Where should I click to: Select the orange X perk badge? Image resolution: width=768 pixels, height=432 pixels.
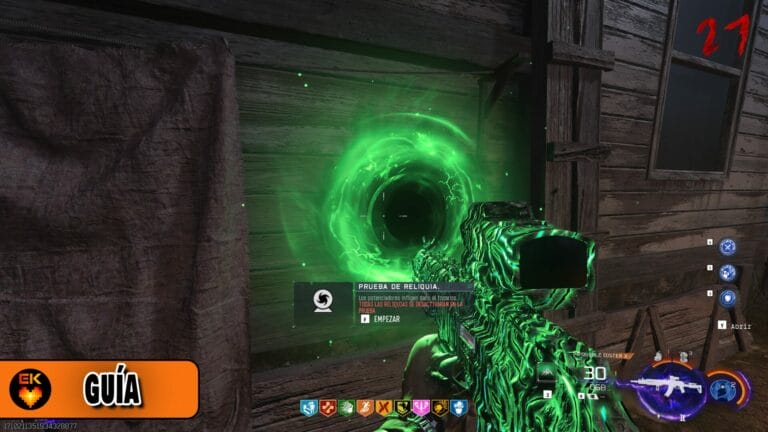383,408
